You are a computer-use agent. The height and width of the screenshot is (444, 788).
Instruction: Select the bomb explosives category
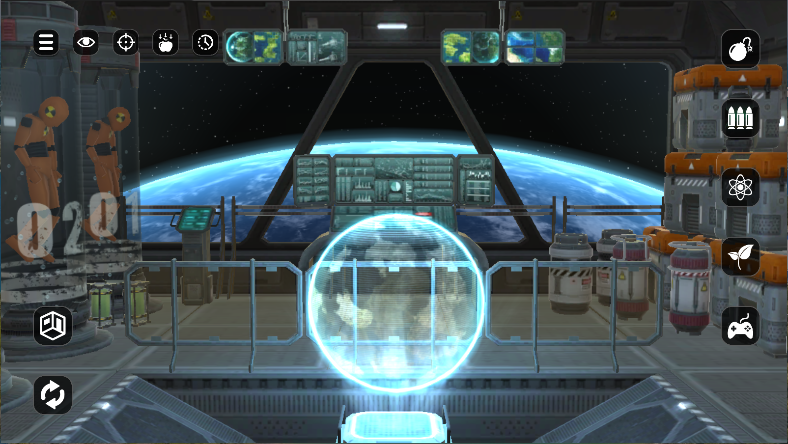click(740, 49)
